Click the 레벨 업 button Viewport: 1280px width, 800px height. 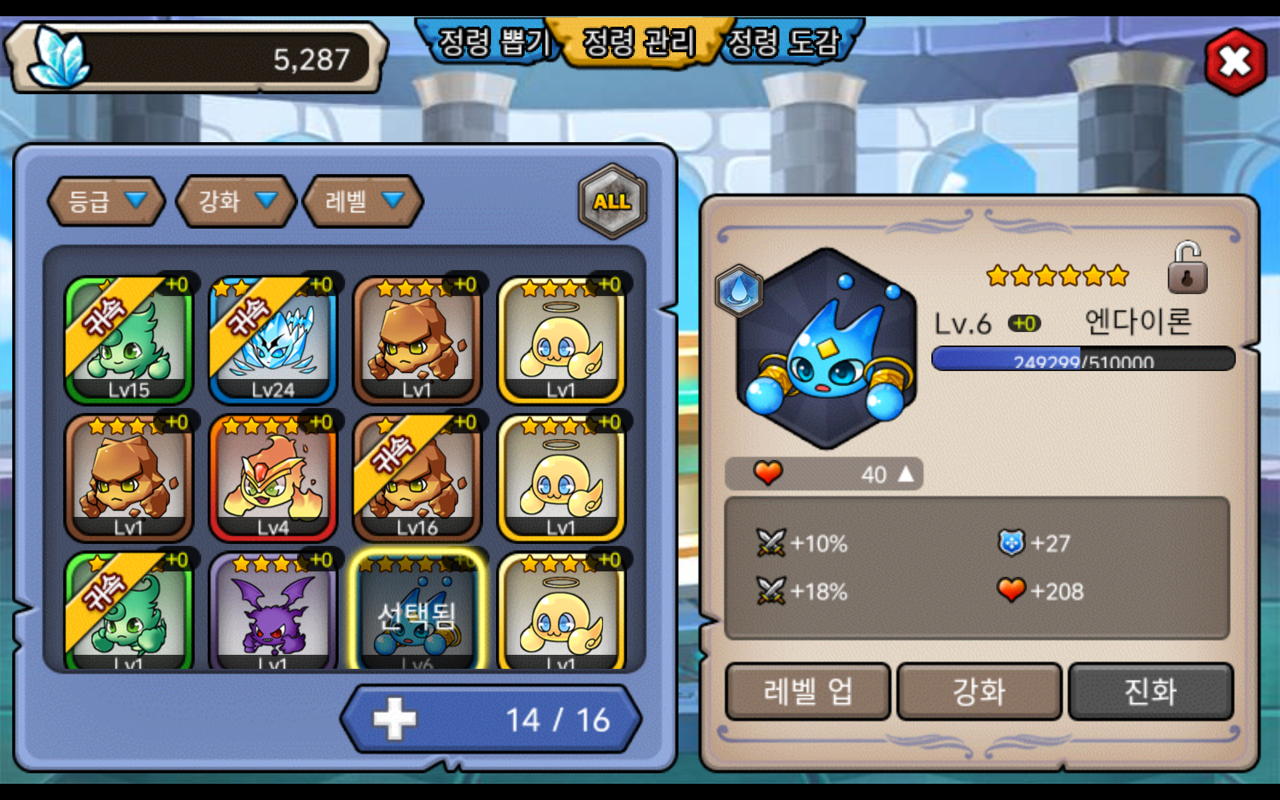[x=808, y=691]
